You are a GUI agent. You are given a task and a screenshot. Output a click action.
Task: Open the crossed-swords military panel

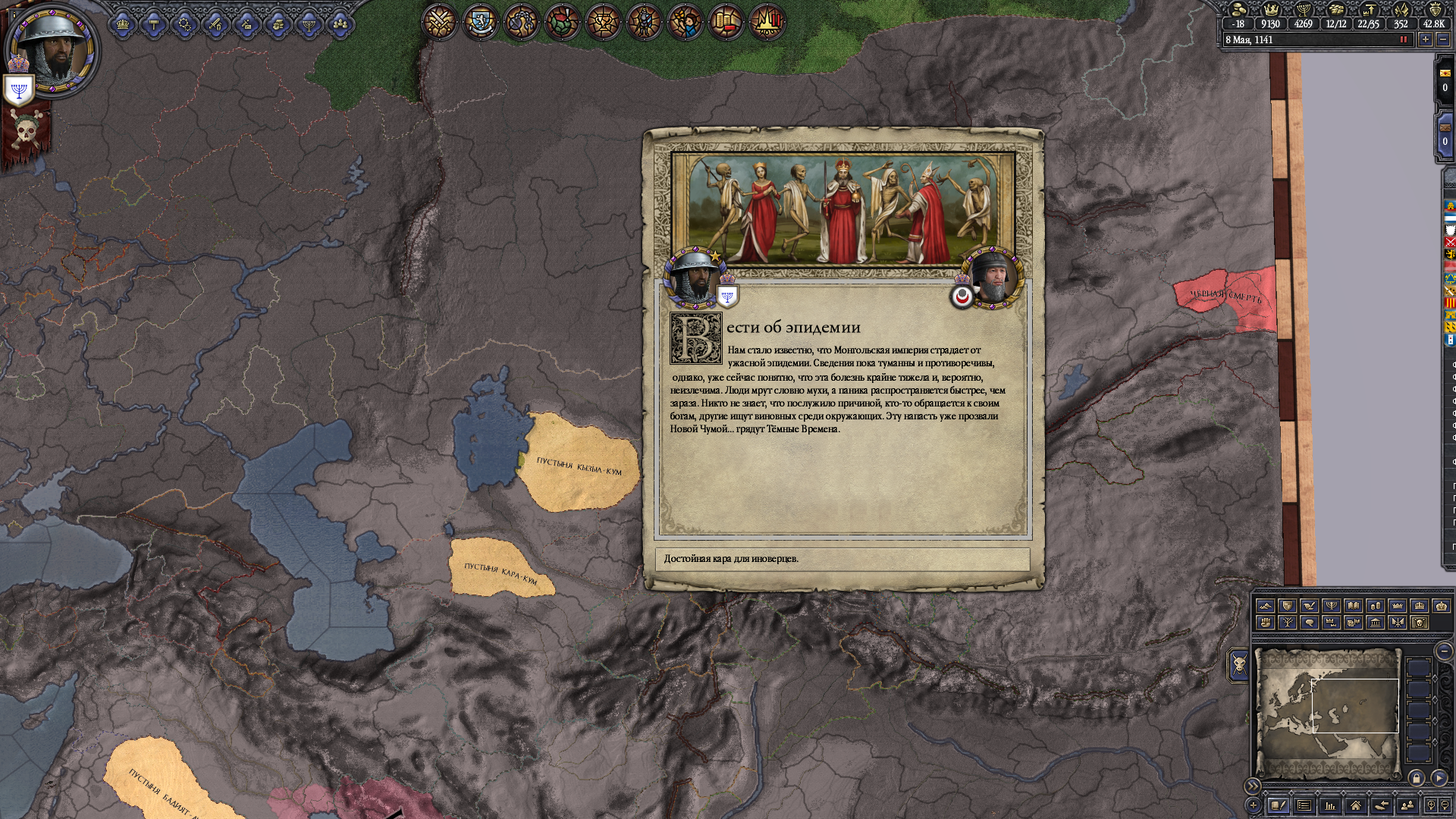(x=440, y=22)
